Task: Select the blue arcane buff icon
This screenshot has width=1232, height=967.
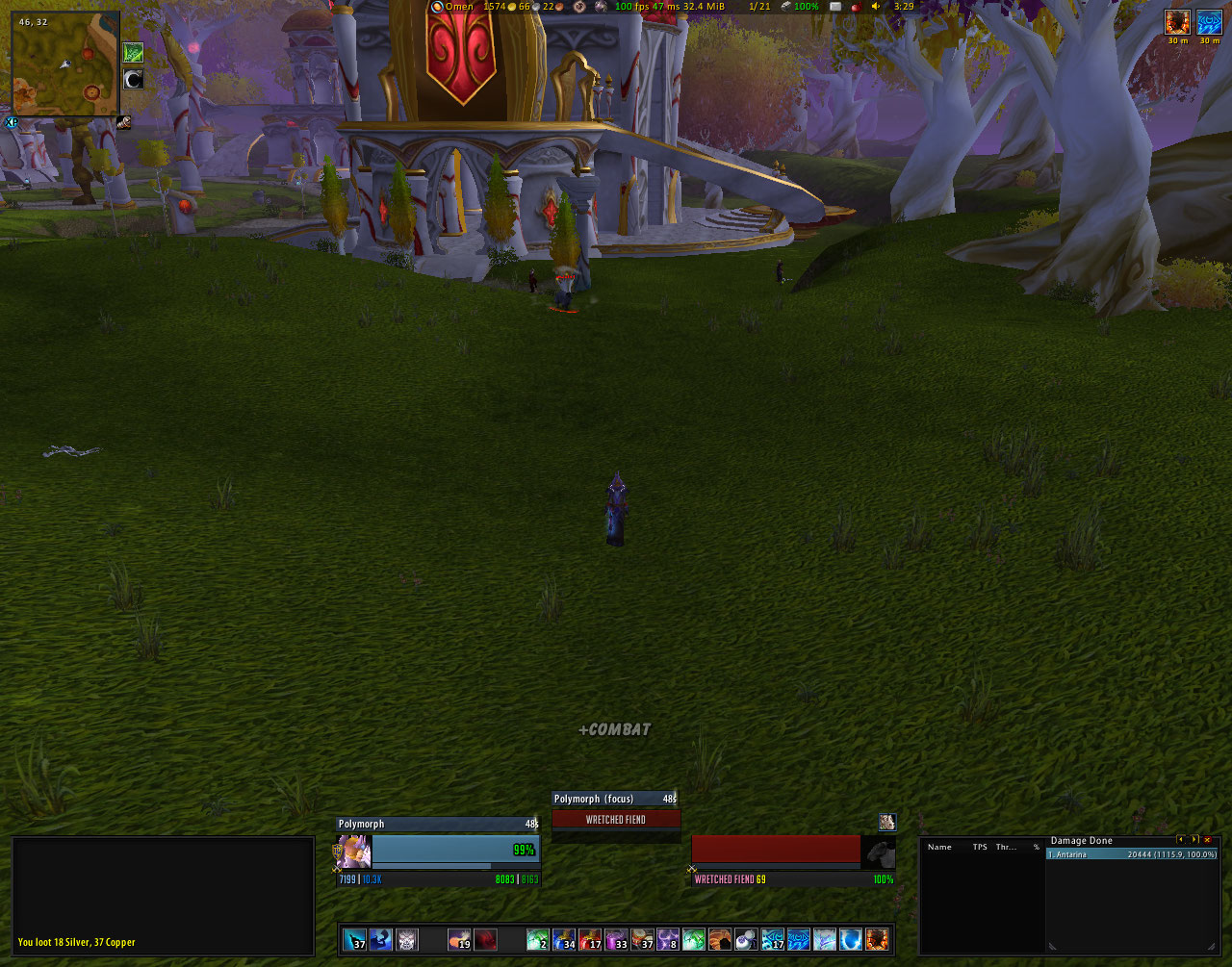Action: [1209, 21]
